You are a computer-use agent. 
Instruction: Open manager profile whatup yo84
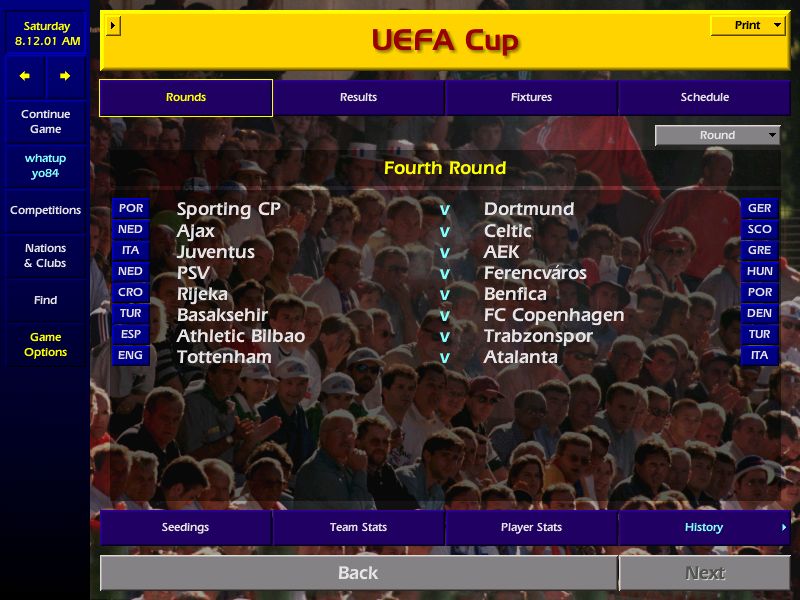tap(45, 165)
